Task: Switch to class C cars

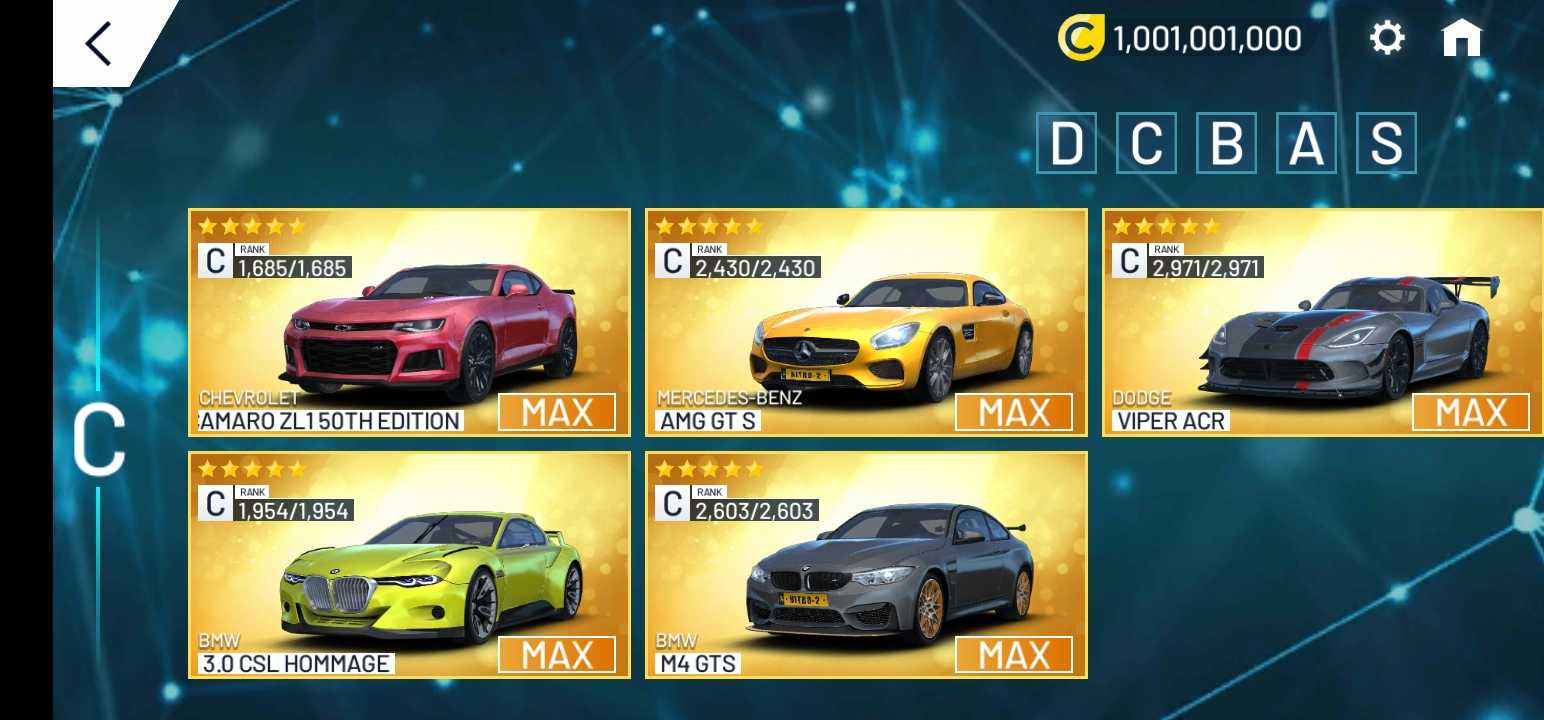Action: pos(1146,144)
